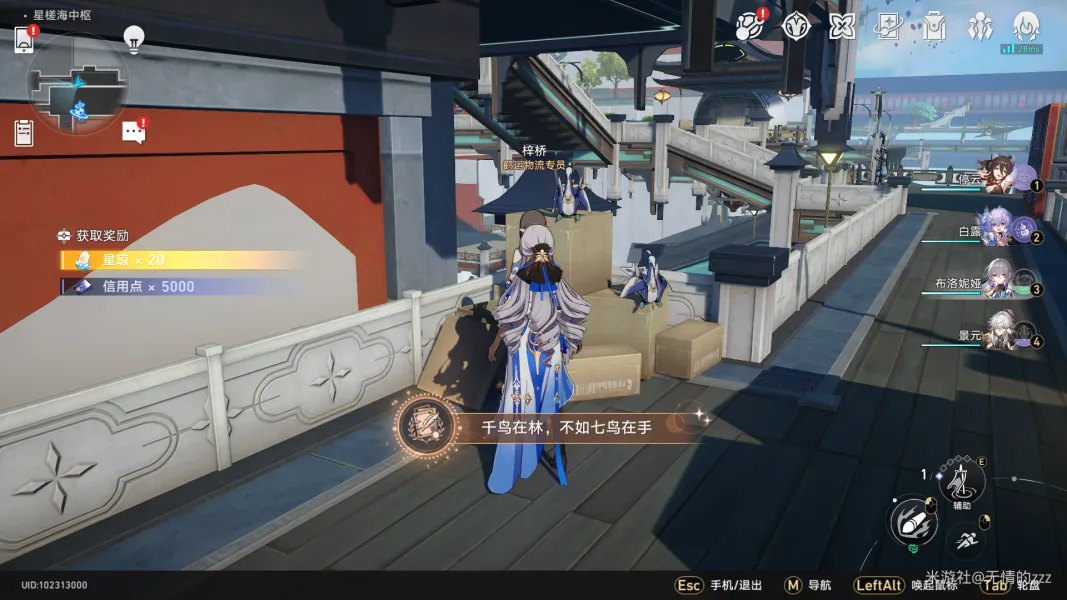Open the Interastral Guide book icon
Screen dimensions: 1067x600
(888, 26)
